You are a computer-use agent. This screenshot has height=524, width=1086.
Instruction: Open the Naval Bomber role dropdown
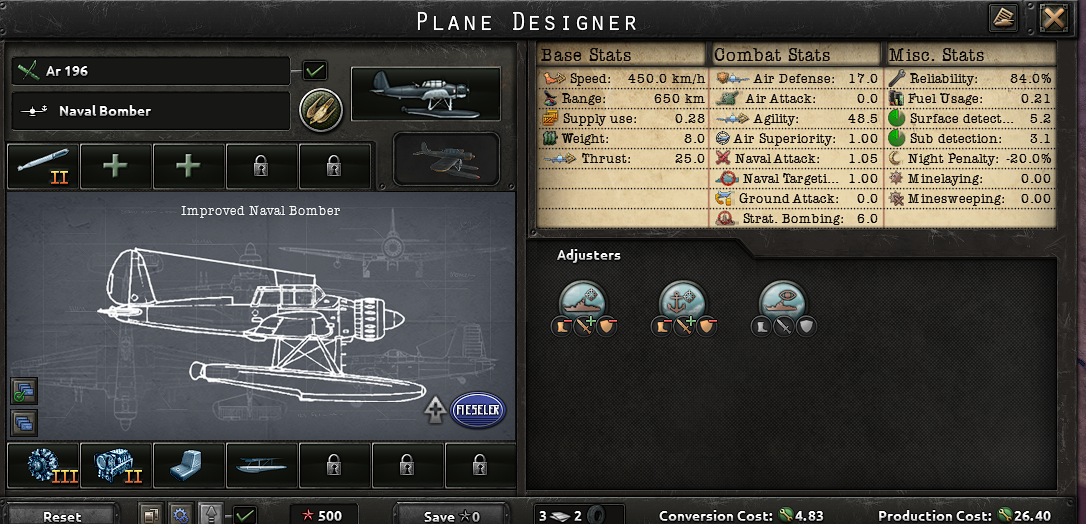tap(152, 111)
